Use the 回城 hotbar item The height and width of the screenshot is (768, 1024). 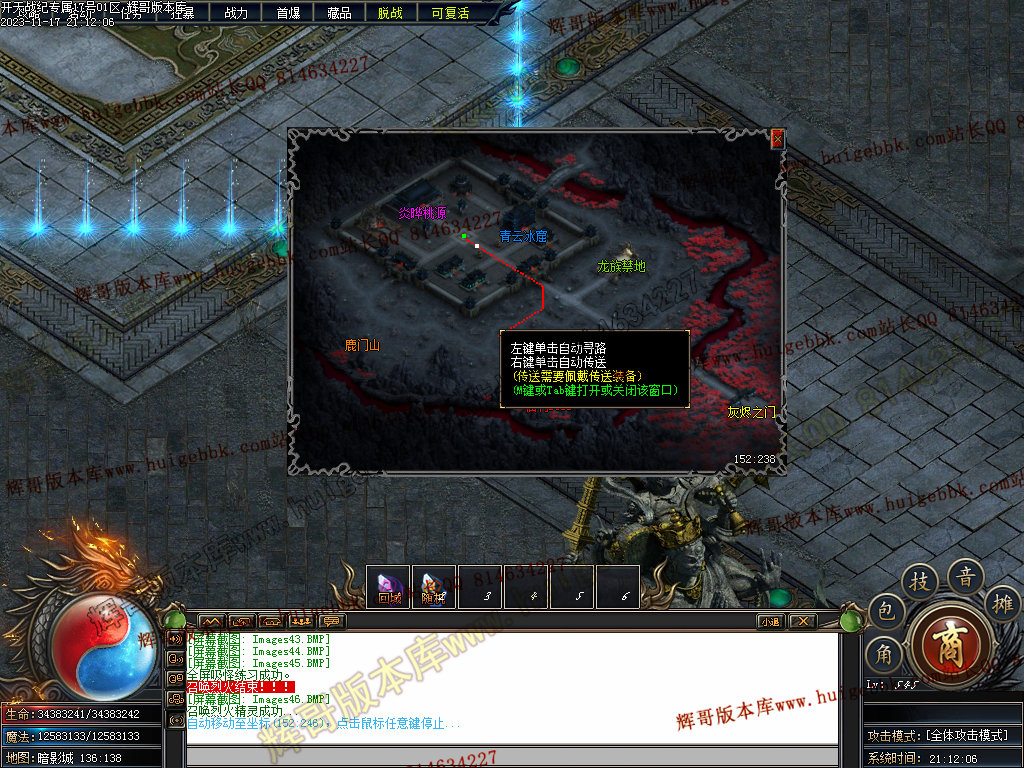pos(389,587)
